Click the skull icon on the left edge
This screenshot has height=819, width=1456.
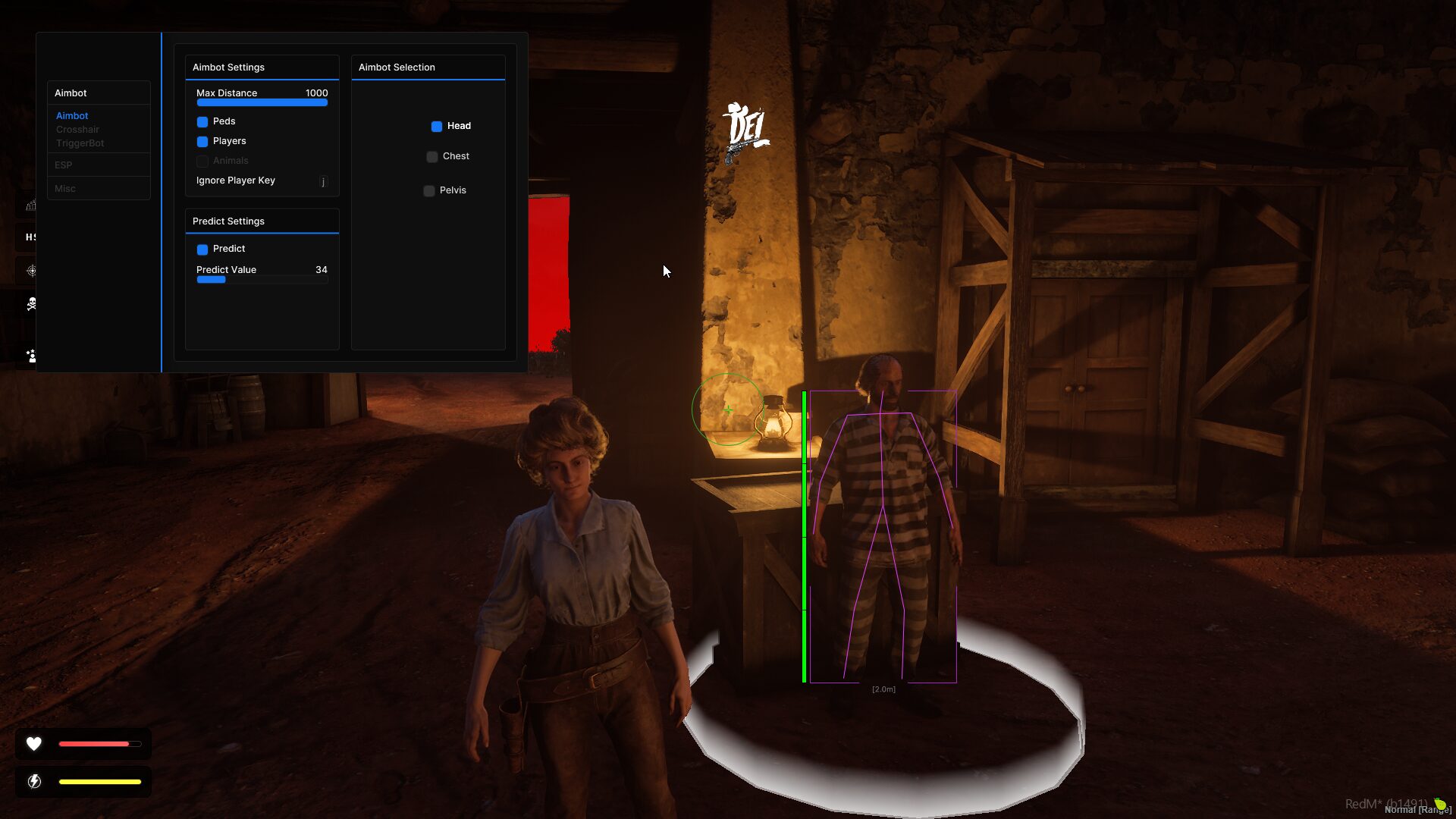click(31, 304)
